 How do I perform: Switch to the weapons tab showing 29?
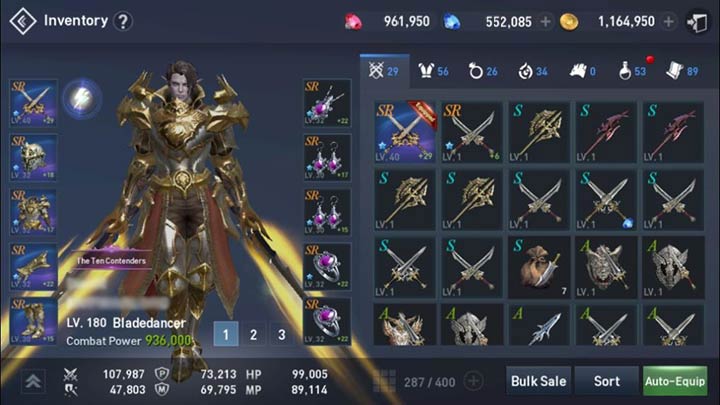click(x=384, y=71)
